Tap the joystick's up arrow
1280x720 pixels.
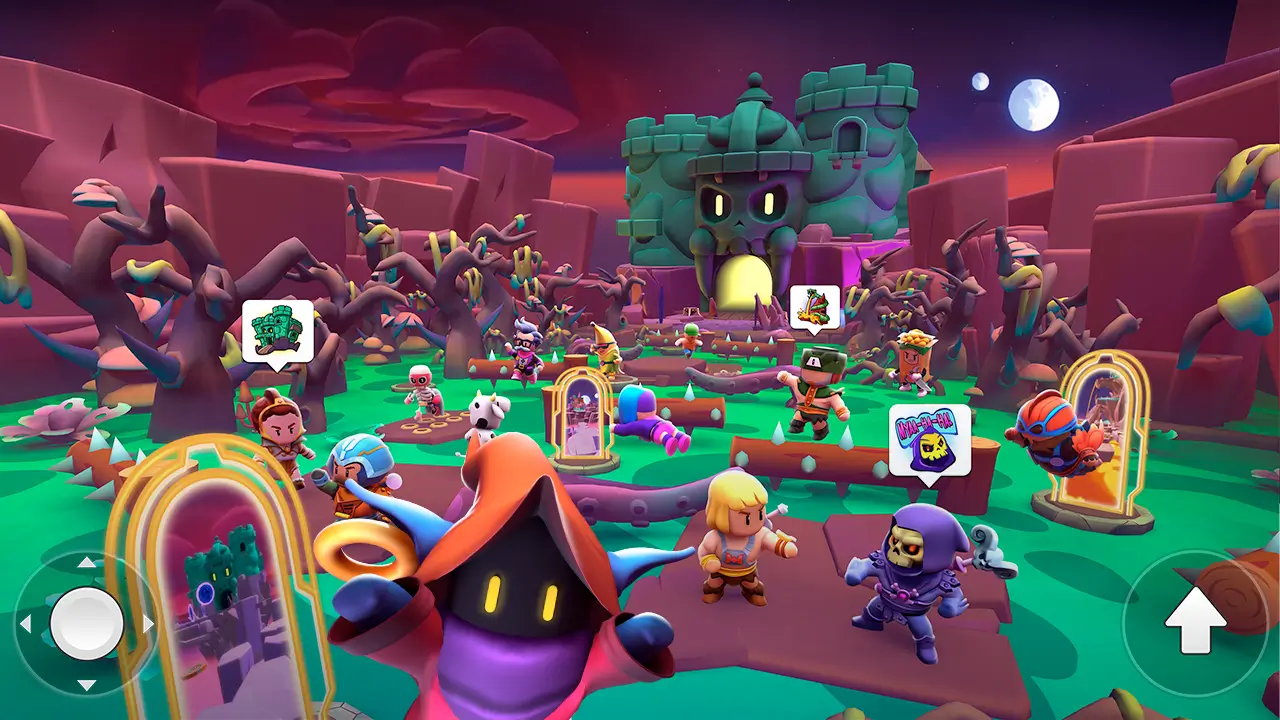pos(87,563)
